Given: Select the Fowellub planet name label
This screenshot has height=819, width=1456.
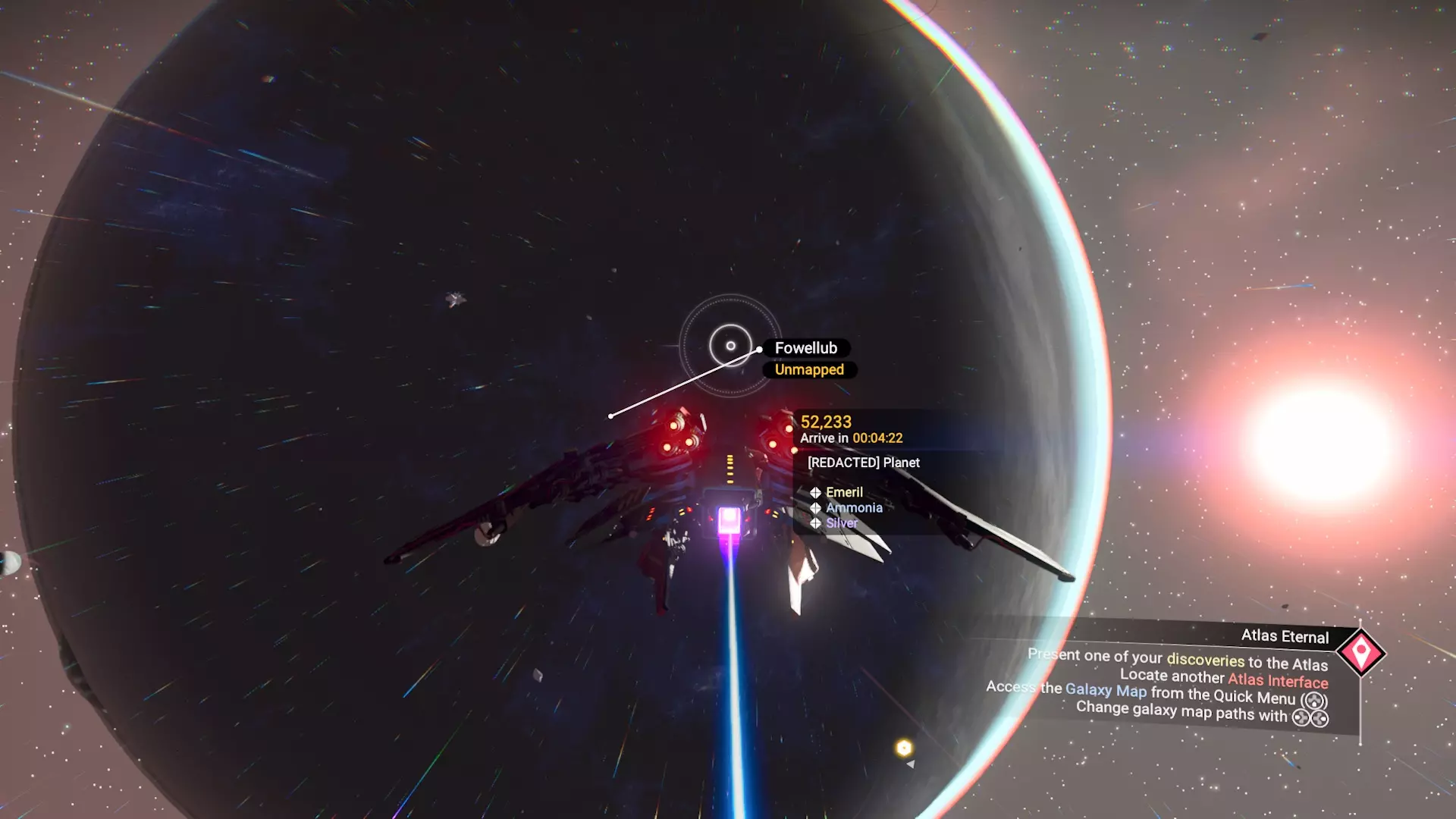Looking at the screenshot, I should point(805,348).
